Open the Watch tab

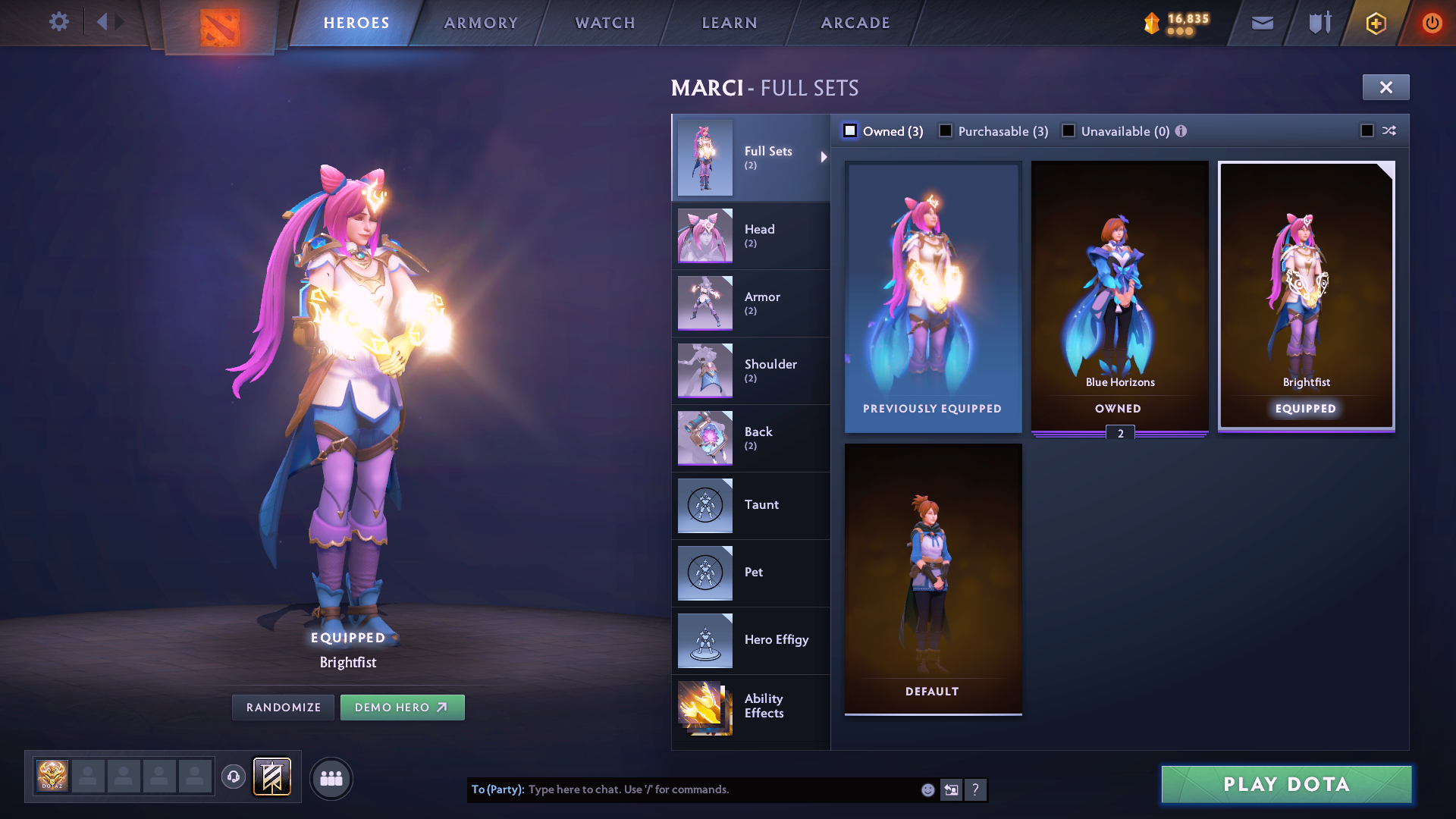tap(605, 23)
